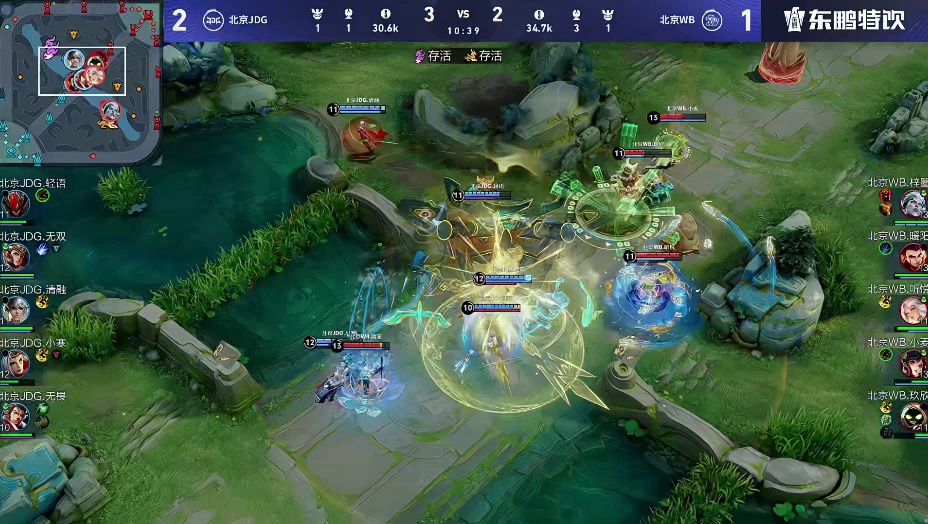Spectate the 北京JDG.小麦 player portrait
The height and width of the screenshot is (524, 928).
click(15, 363)
